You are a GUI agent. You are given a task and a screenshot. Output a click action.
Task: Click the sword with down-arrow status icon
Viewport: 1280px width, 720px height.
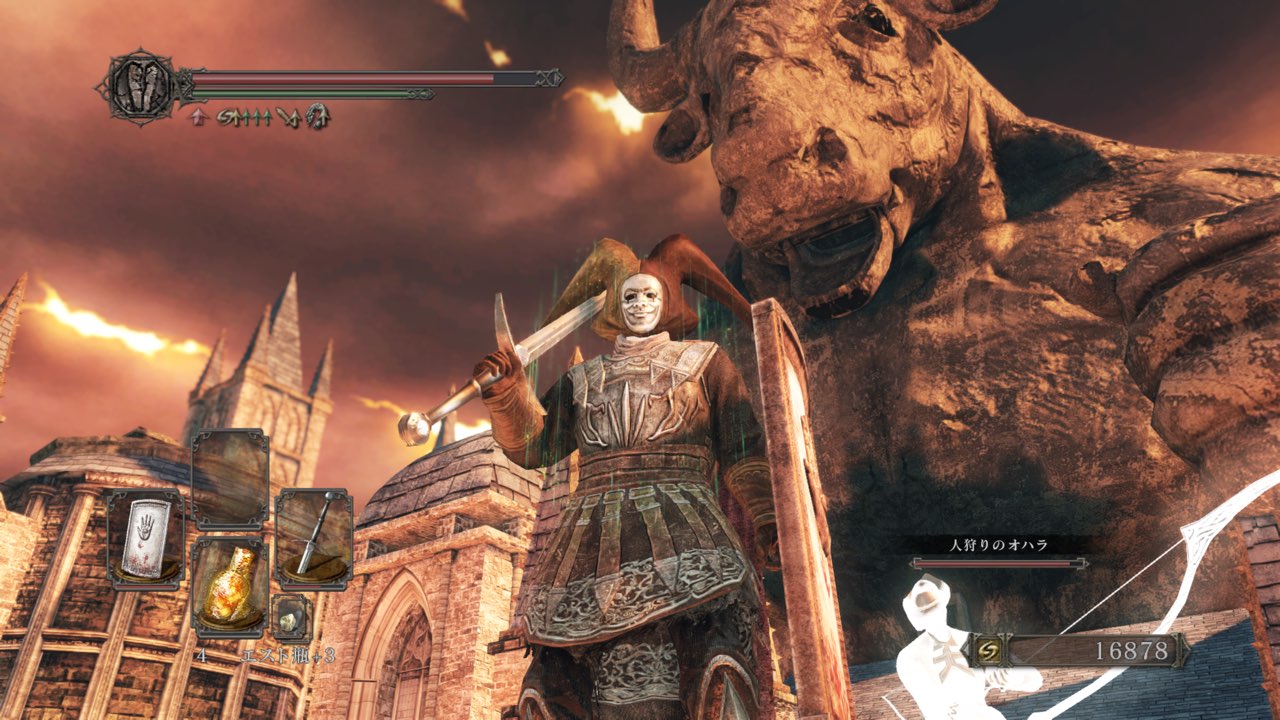click(x=288, y=118)
